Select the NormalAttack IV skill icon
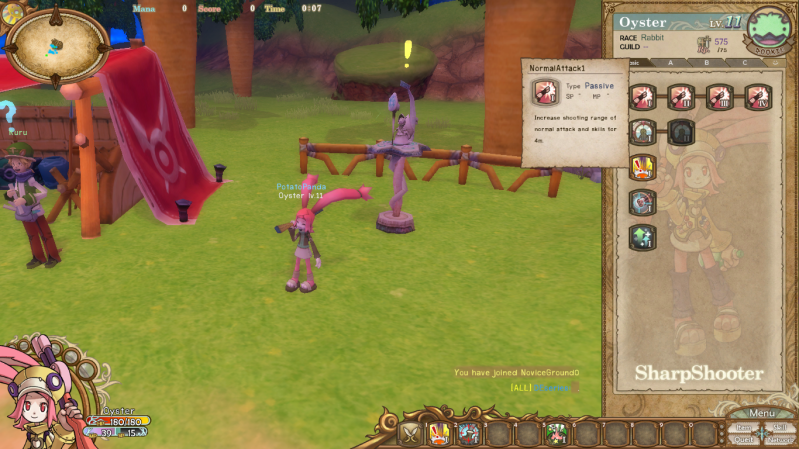799x449 pixels. click(758, 97)
